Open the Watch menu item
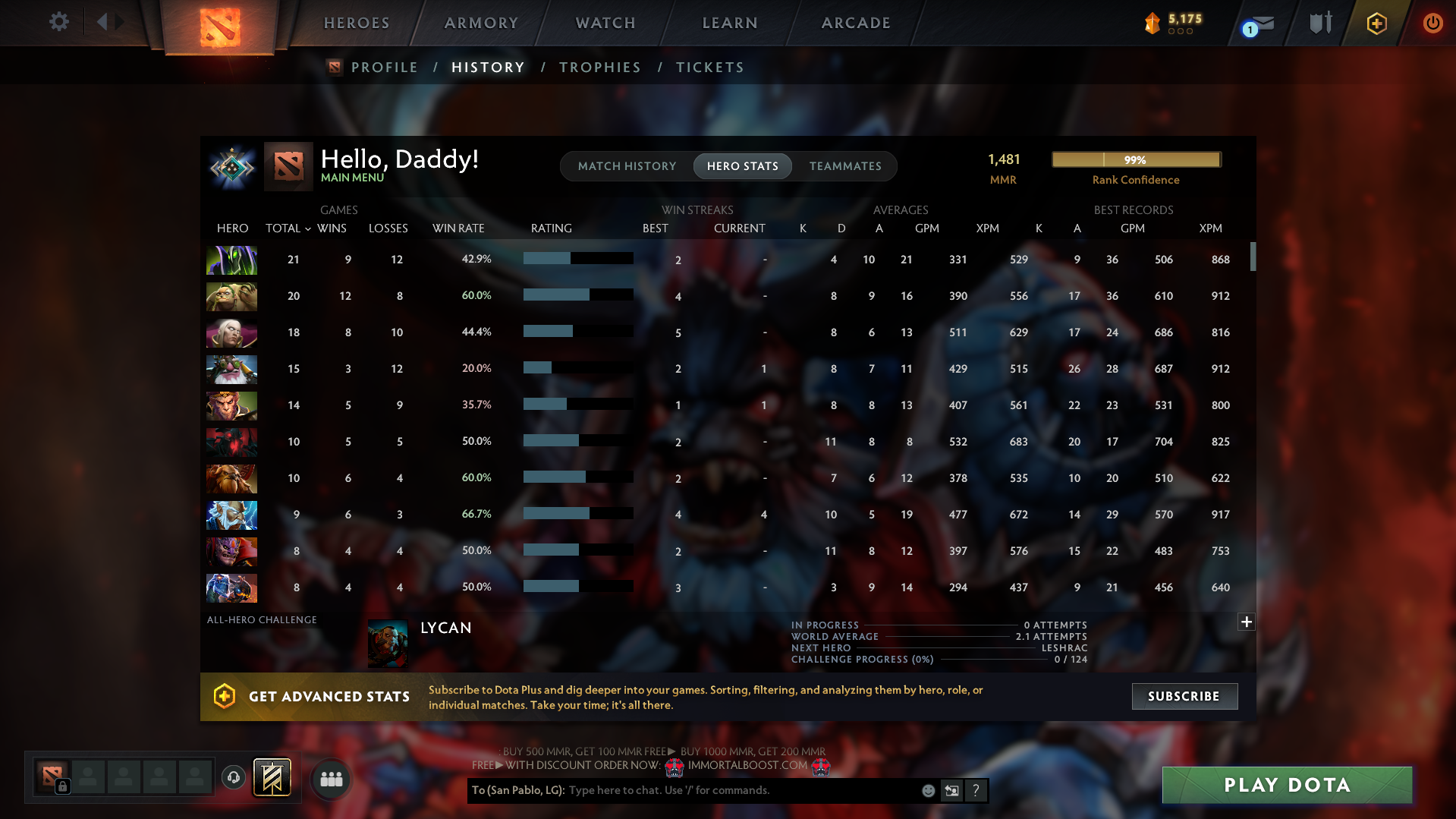 click(x=605, y=23)
